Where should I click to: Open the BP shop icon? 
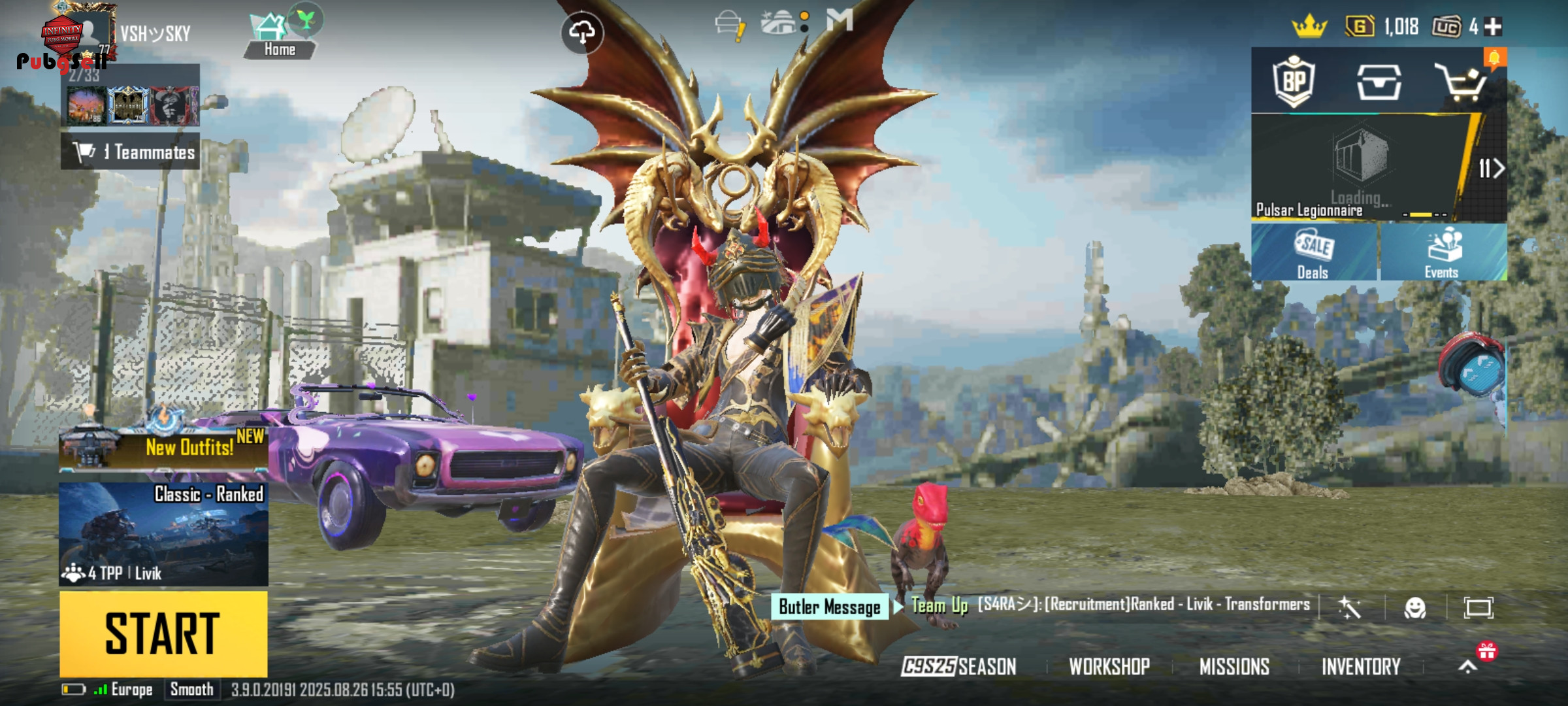[x=1294, y=82]
